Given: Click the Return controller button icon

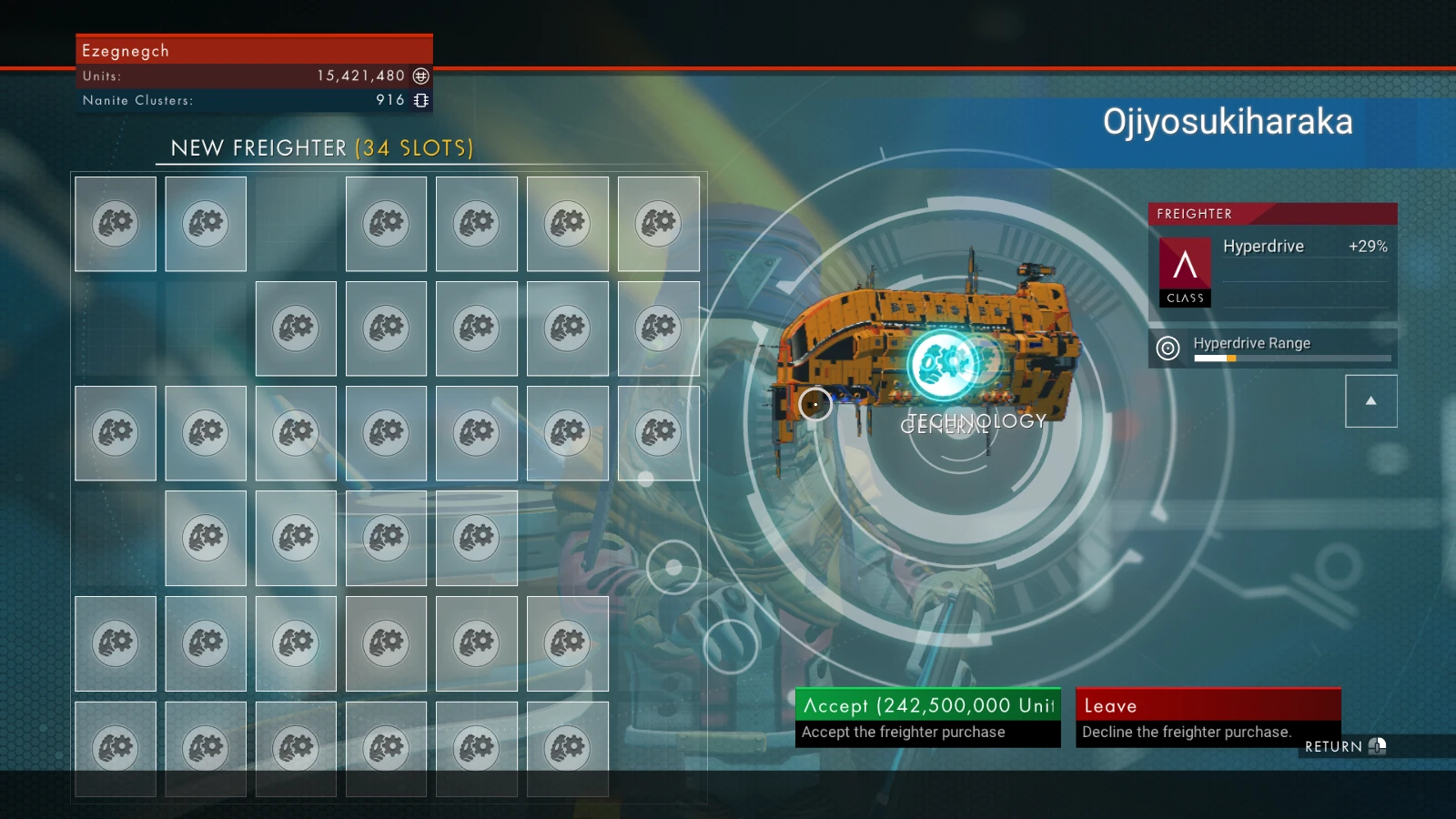Looking at the screenshot, I should [x=1376, y=746].
